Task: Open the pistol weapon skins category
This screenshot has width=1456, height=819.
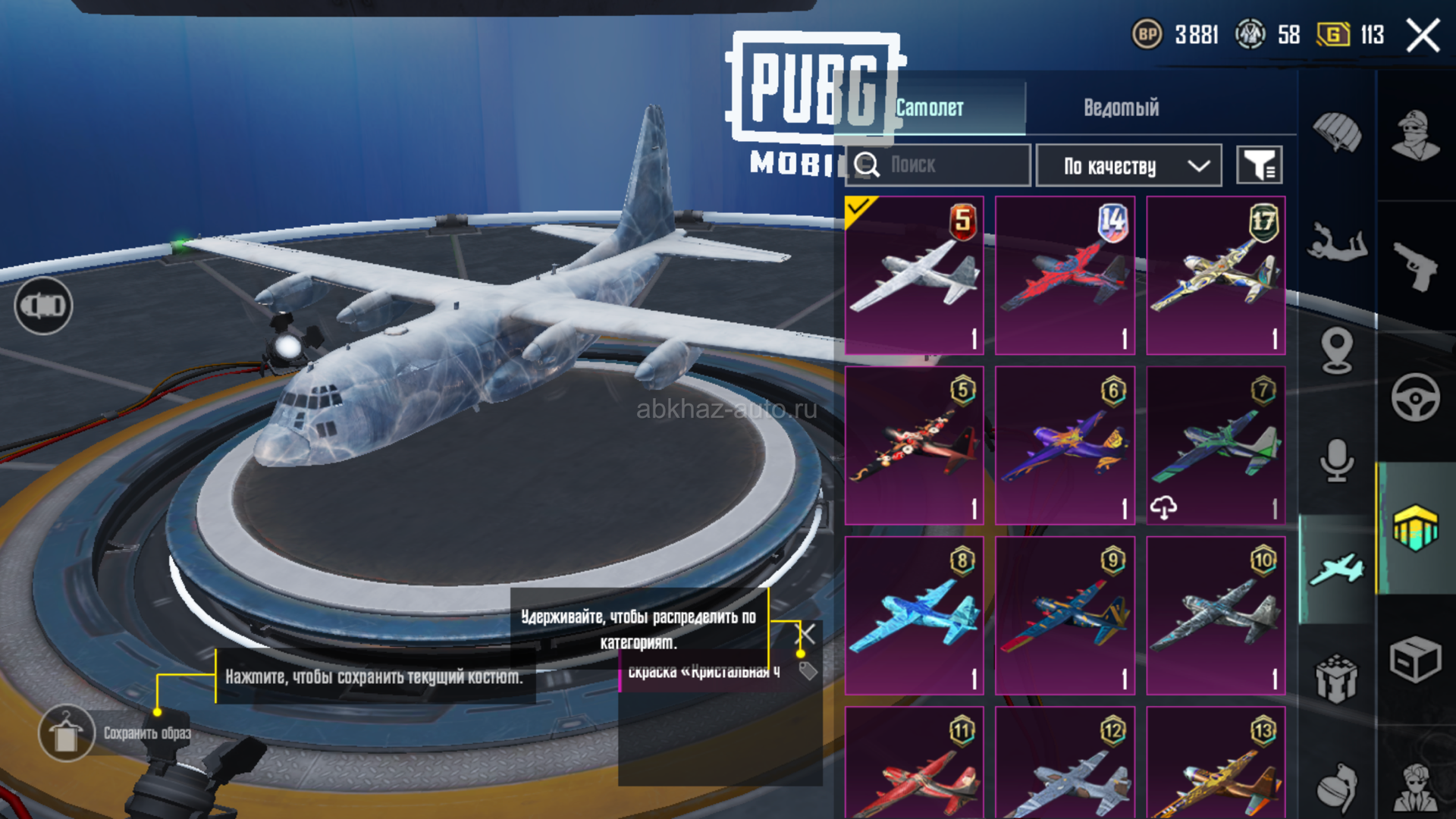Action: (1415, 265)
